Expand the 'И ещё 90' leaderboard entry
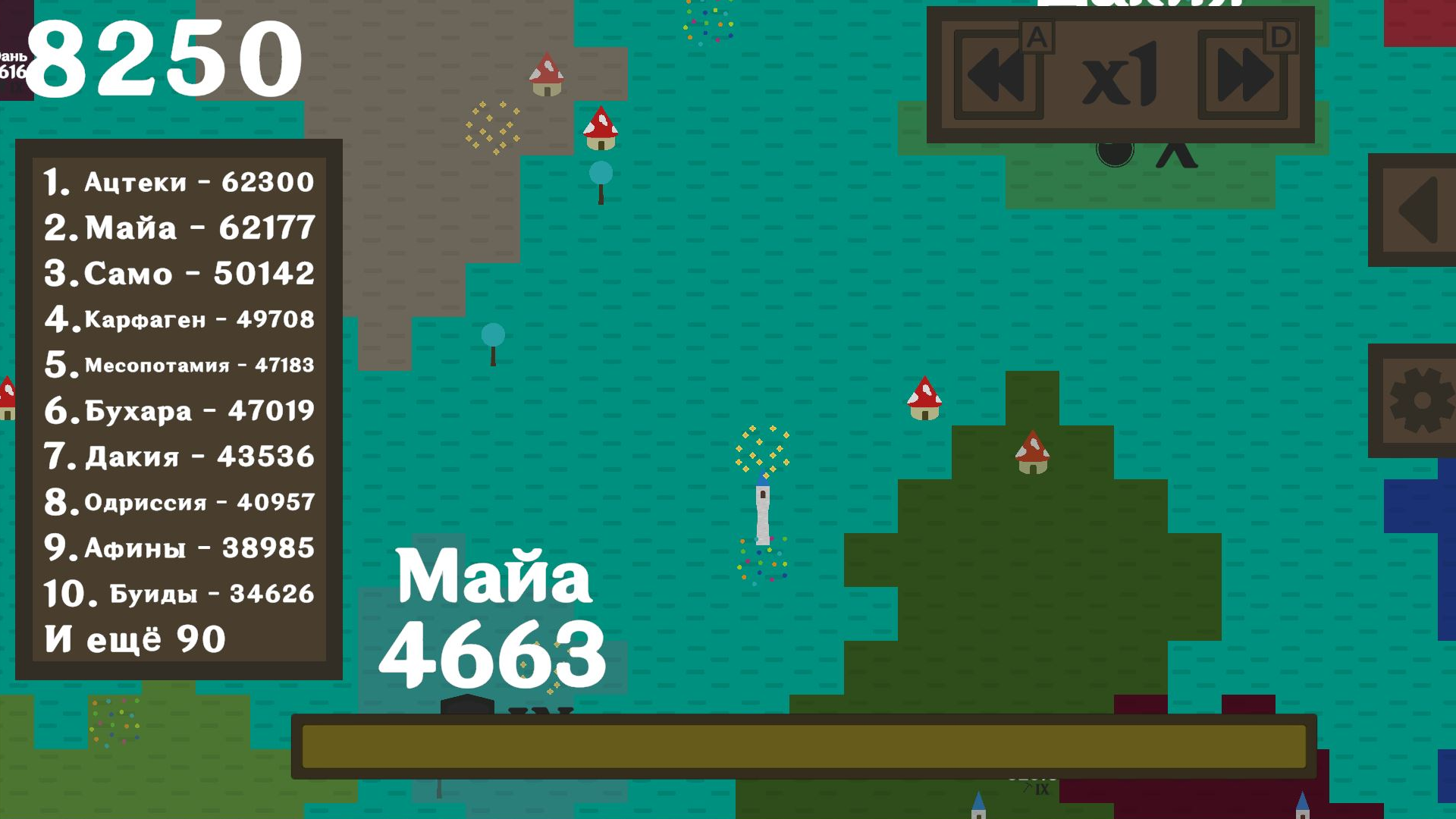This screenshot has height=819, width=1456. click(x=133, y=639)
